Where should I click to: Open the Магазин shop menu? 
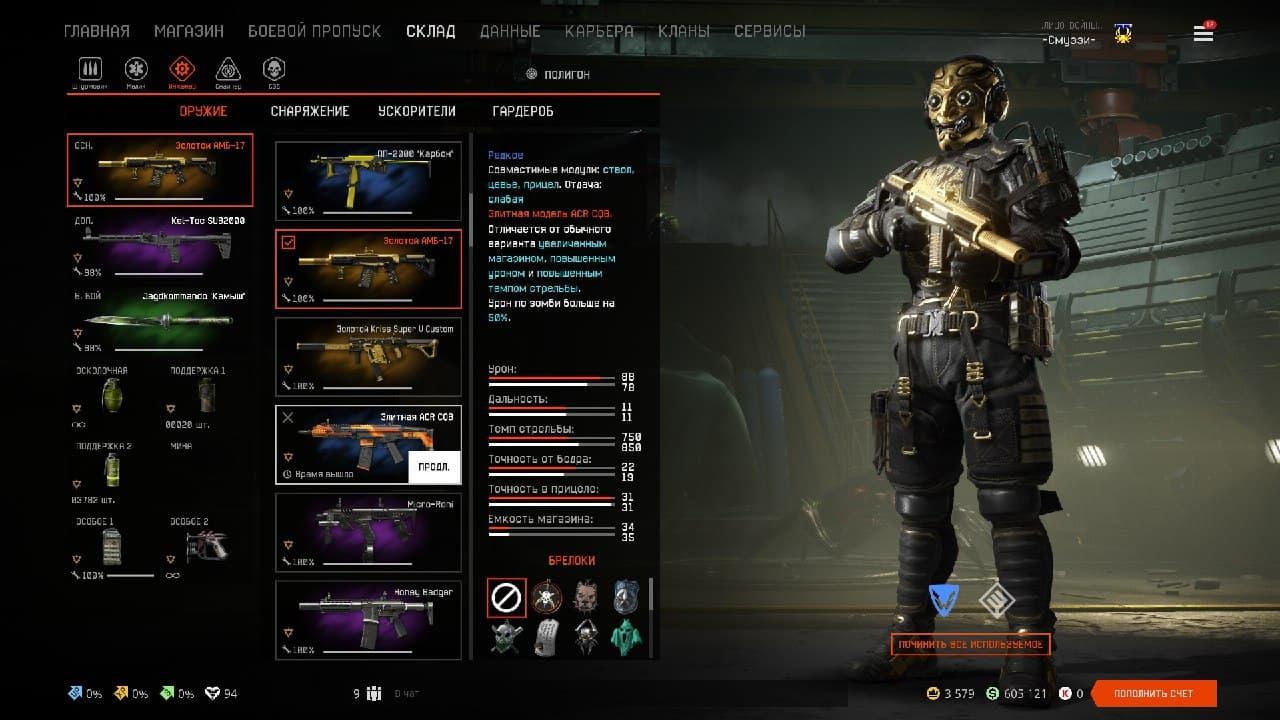[188, 31]
